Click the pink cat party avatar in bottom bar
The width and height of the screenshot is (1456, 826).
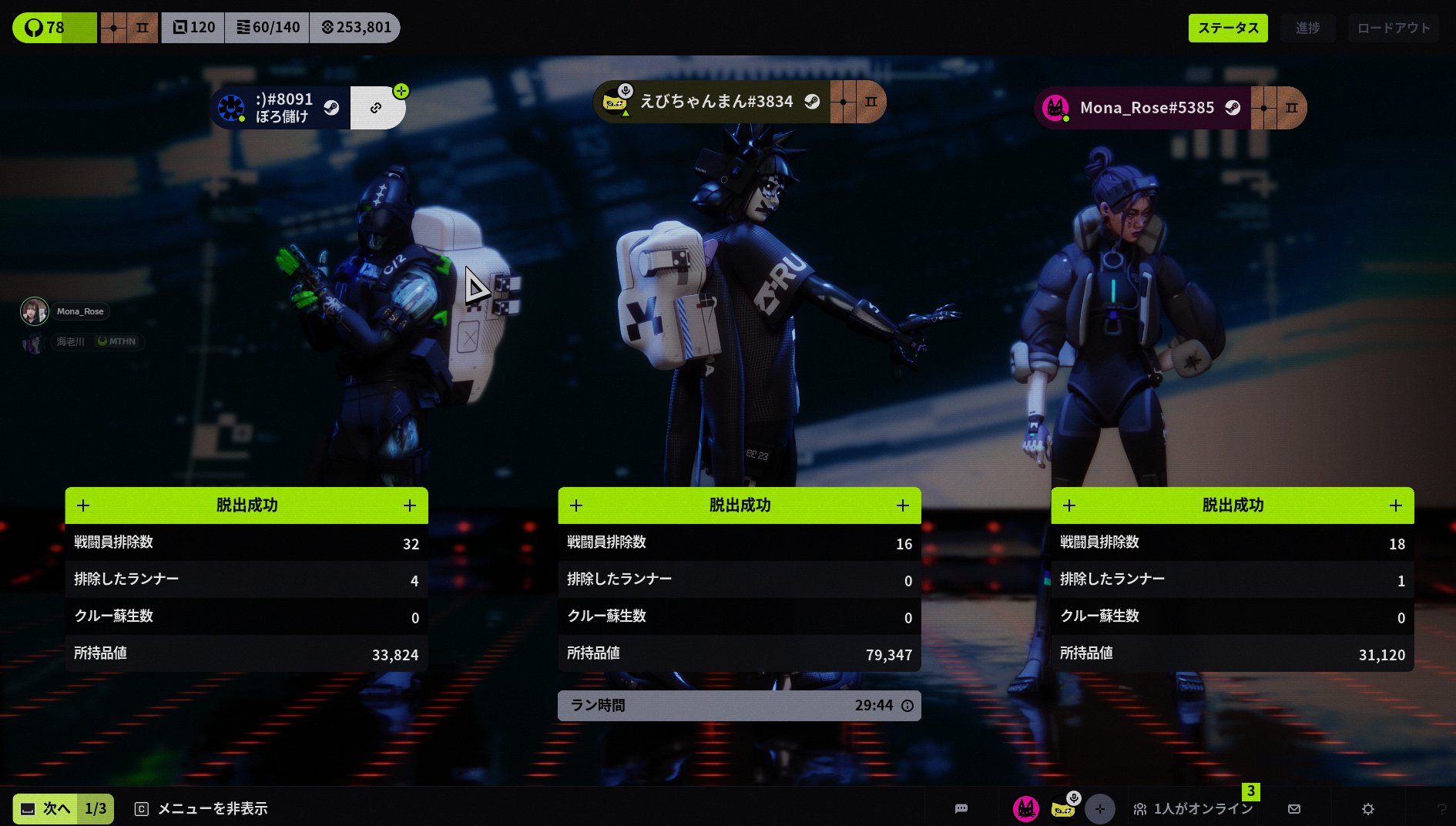click(1025, 808)
